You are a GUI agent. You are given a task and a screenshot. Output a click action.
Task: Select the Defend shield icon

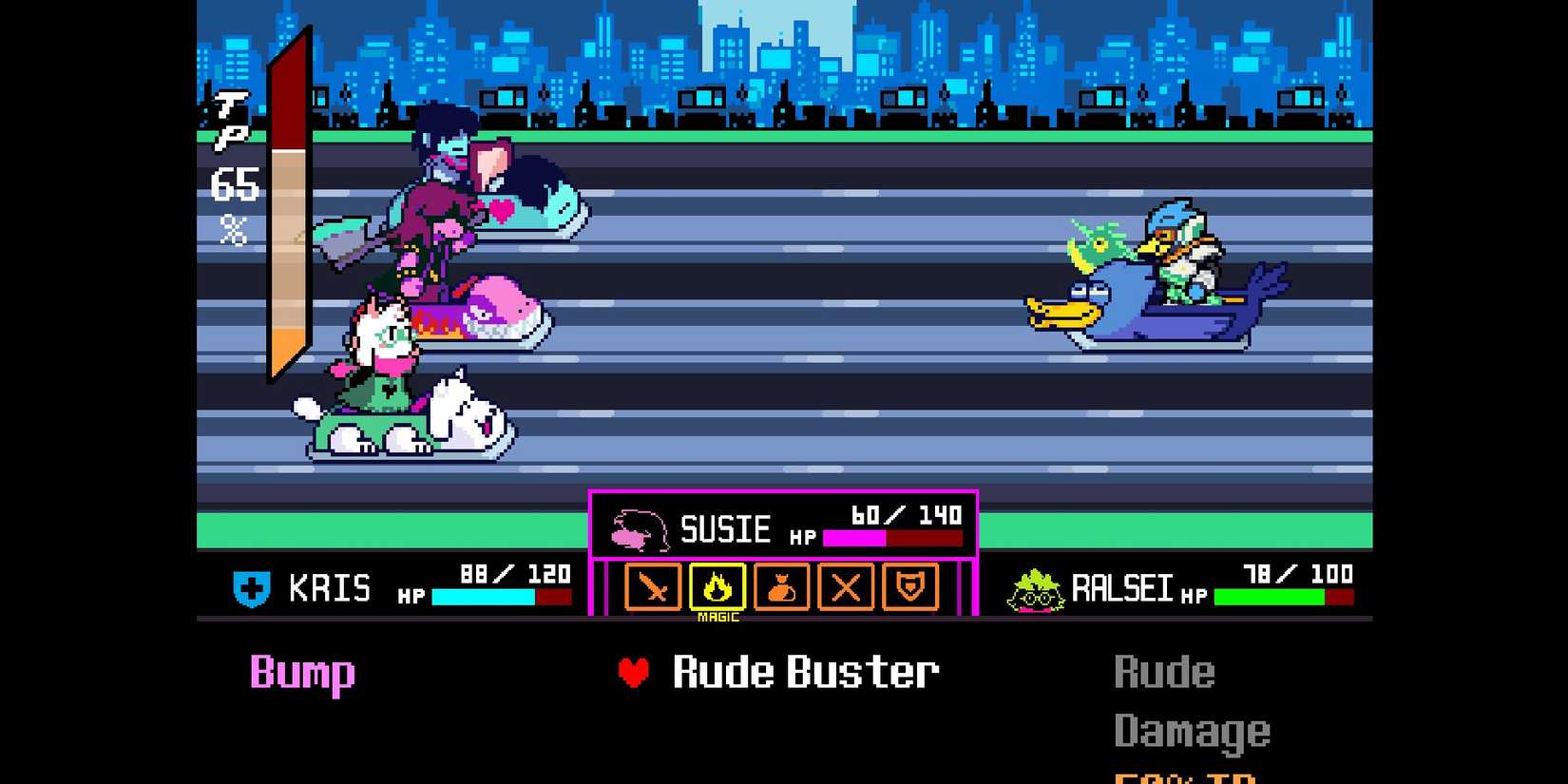[910, 589]
